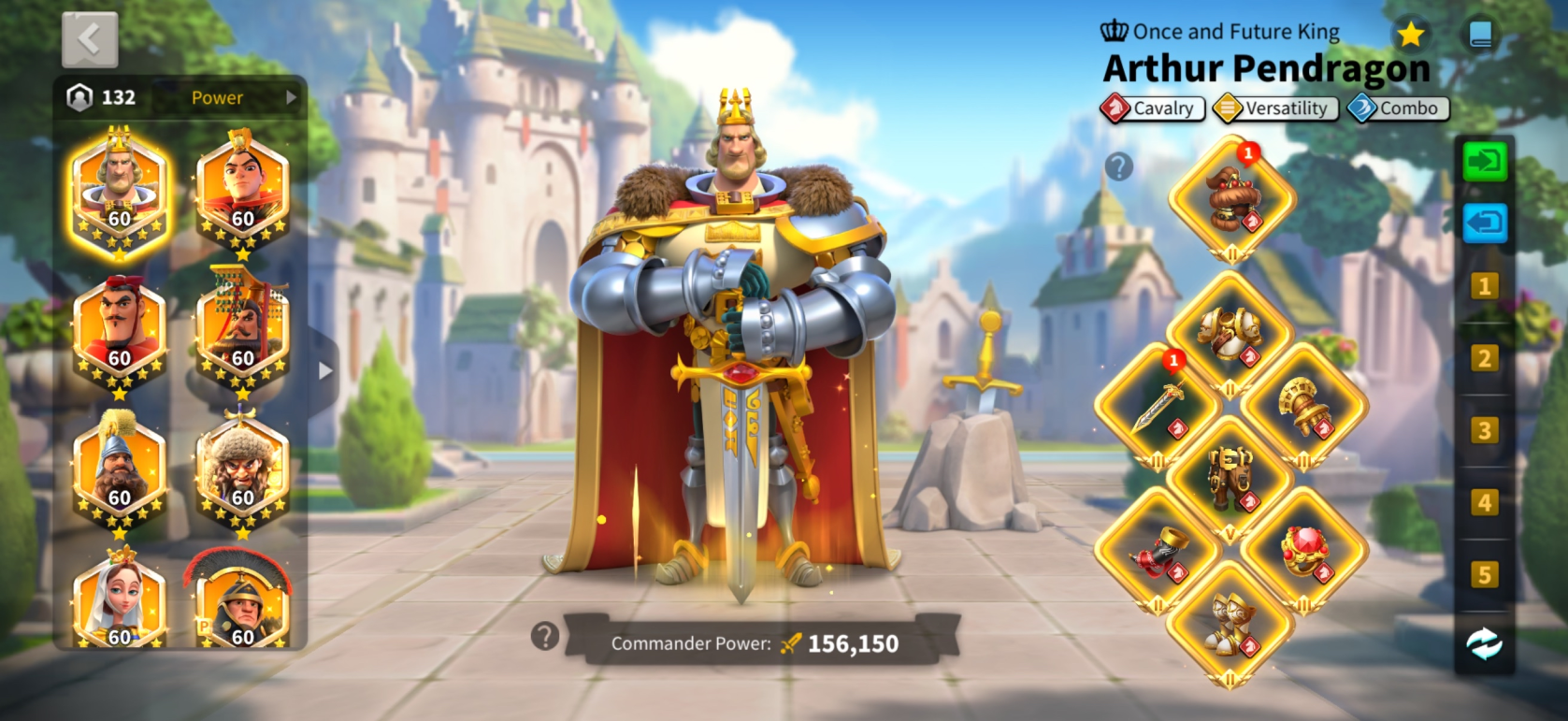Select the equipped fur helmet slot
The height and width of the screenshot is (721, 1568).
(x=1231, y=199)
